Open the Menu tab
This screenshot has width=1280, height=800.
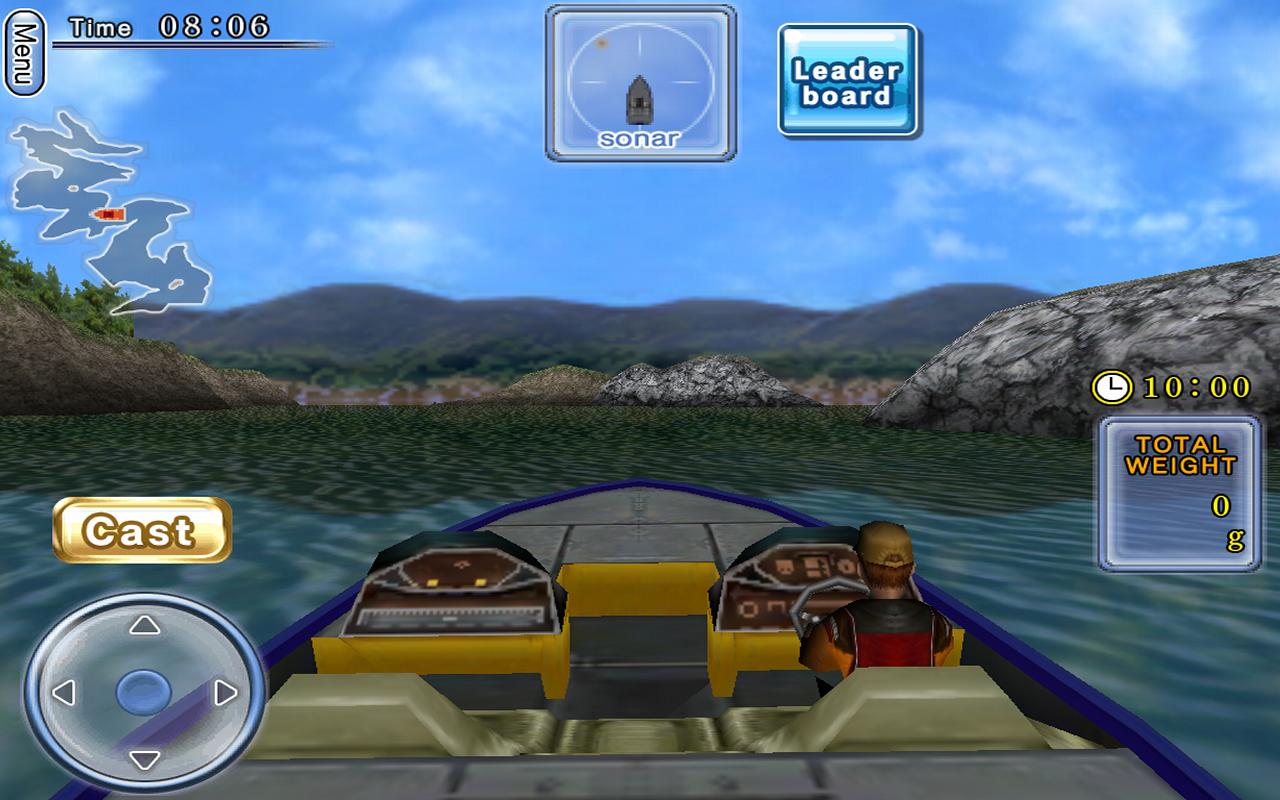[24, 52]
